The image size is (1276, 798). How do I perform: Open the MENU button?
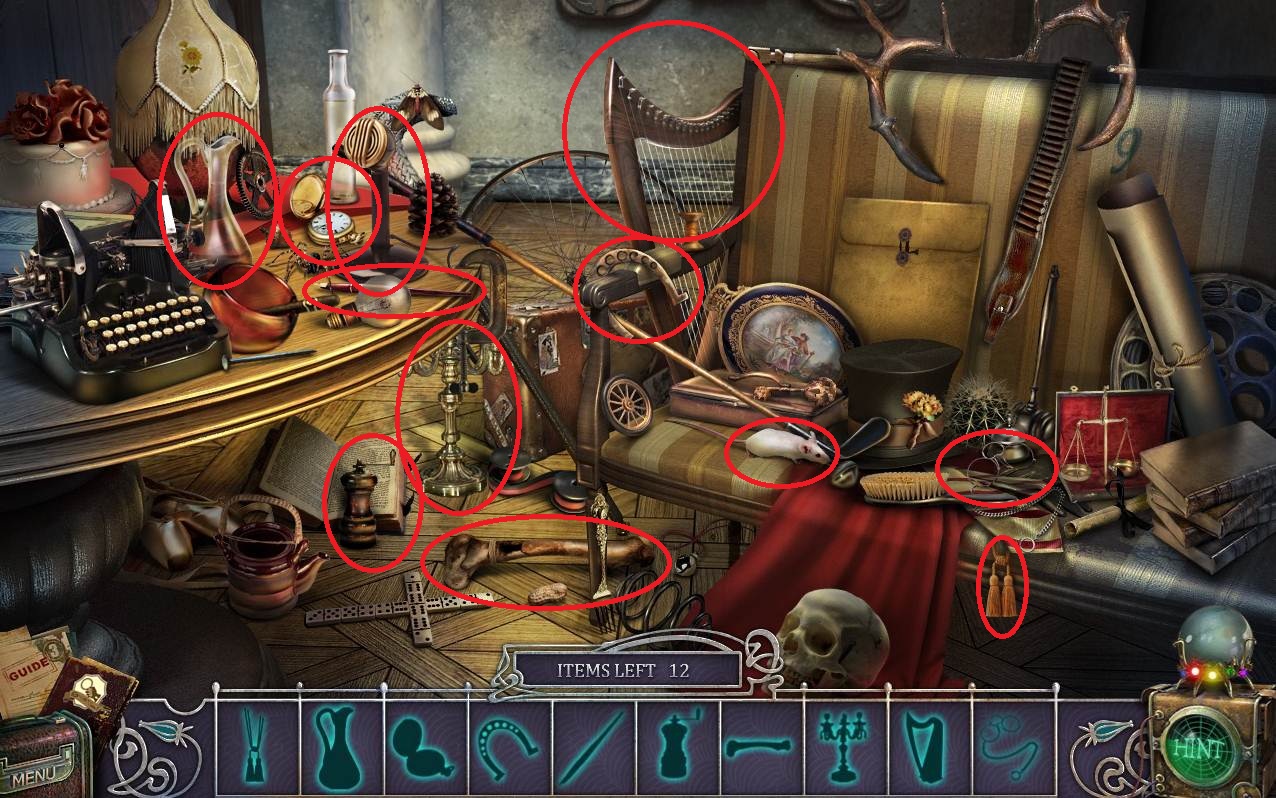click(x=35, y=773)
